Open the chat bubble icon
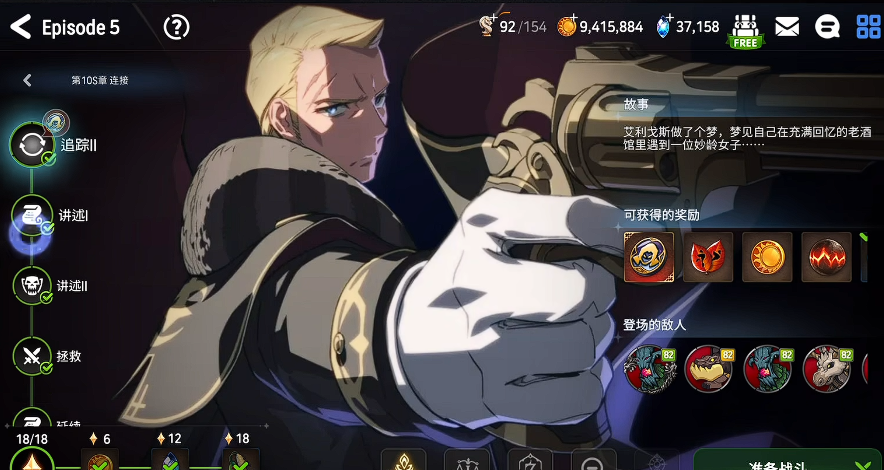The height and width of the screenshot is (470, 884). pyautogui.click(x=827, y=27)
